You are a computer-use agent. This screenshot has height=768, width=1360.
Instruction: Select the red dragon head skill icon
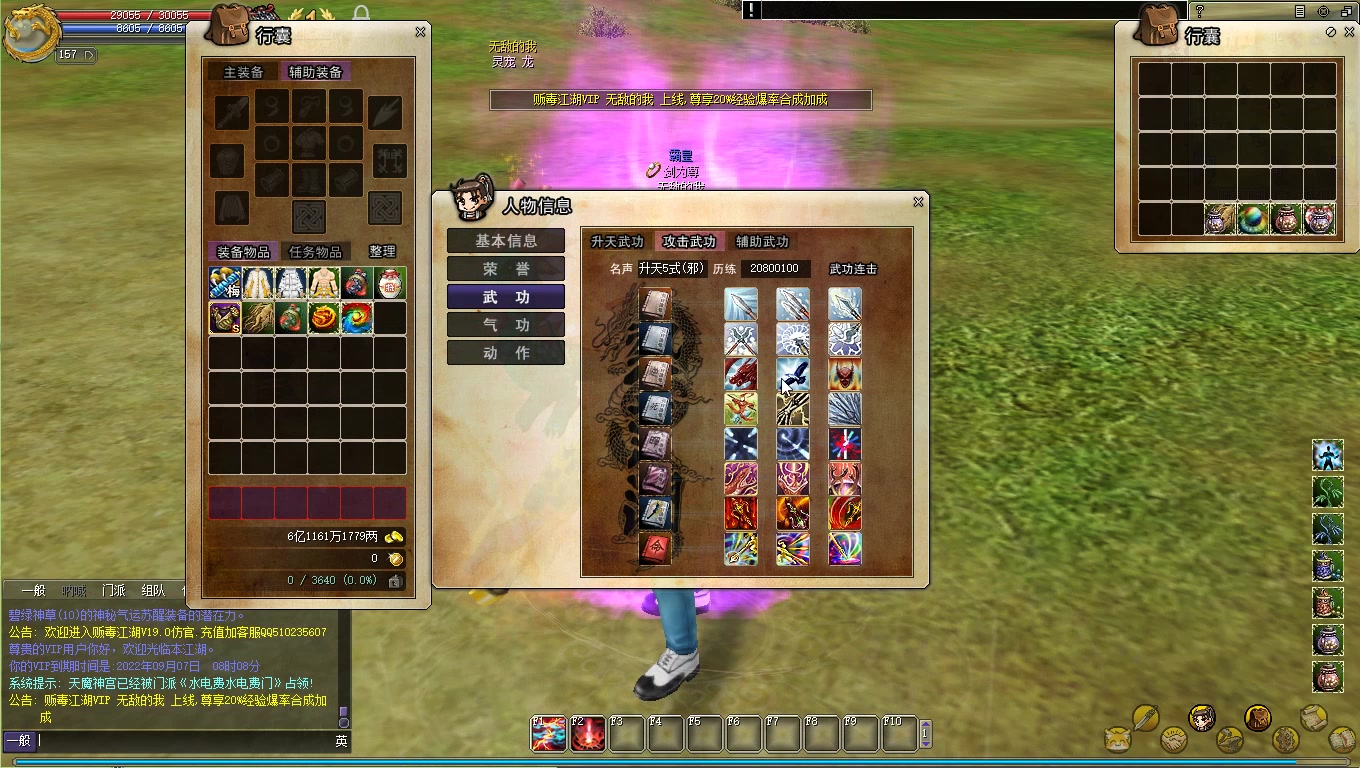(741, 374)
